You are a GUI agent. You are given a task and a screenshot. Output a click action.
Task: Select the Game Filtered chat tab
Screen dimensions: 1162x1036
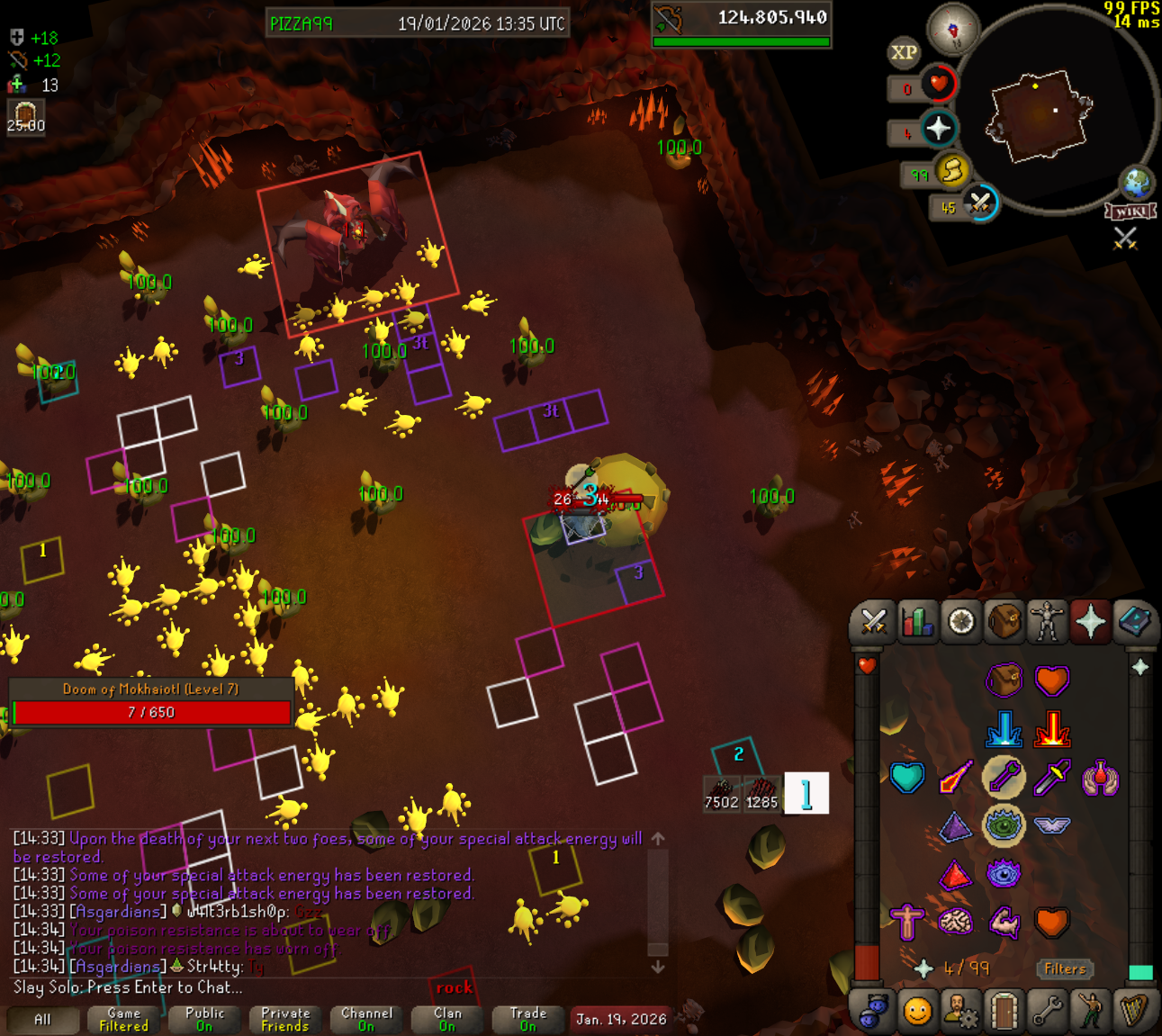click(124, 1019)
